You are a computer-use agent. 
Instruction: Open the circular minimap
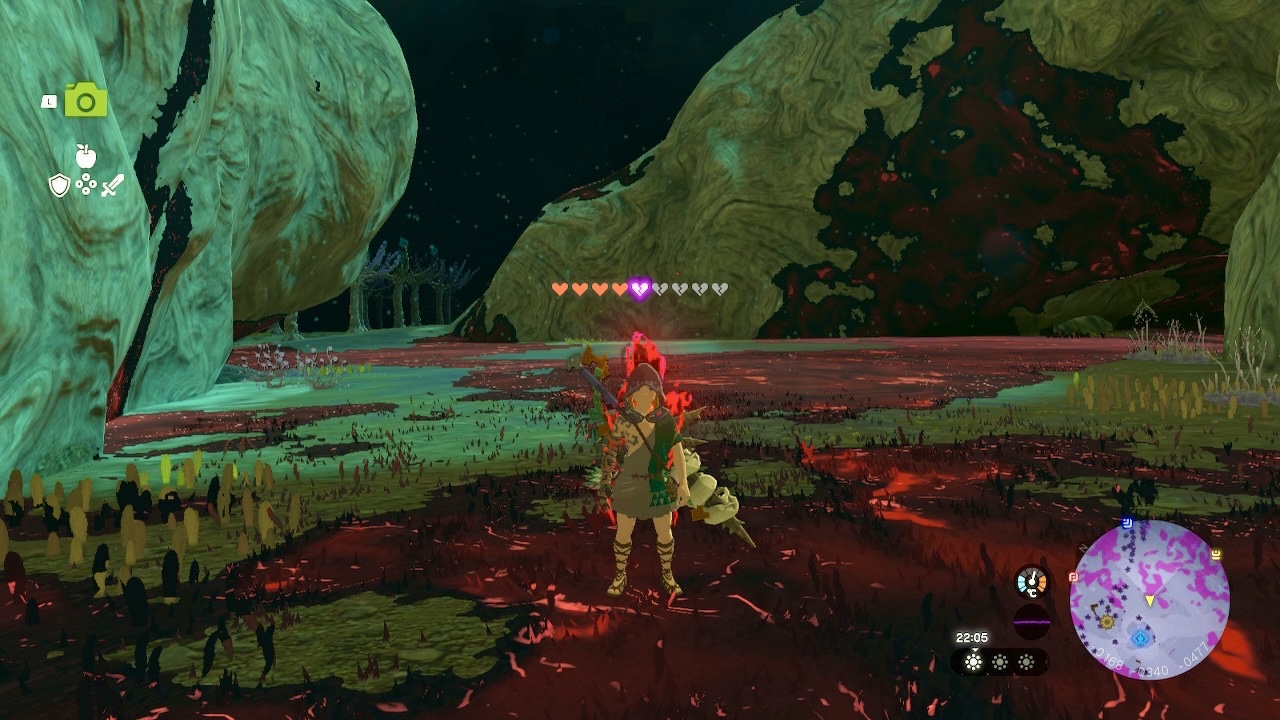click(1149, 600)
